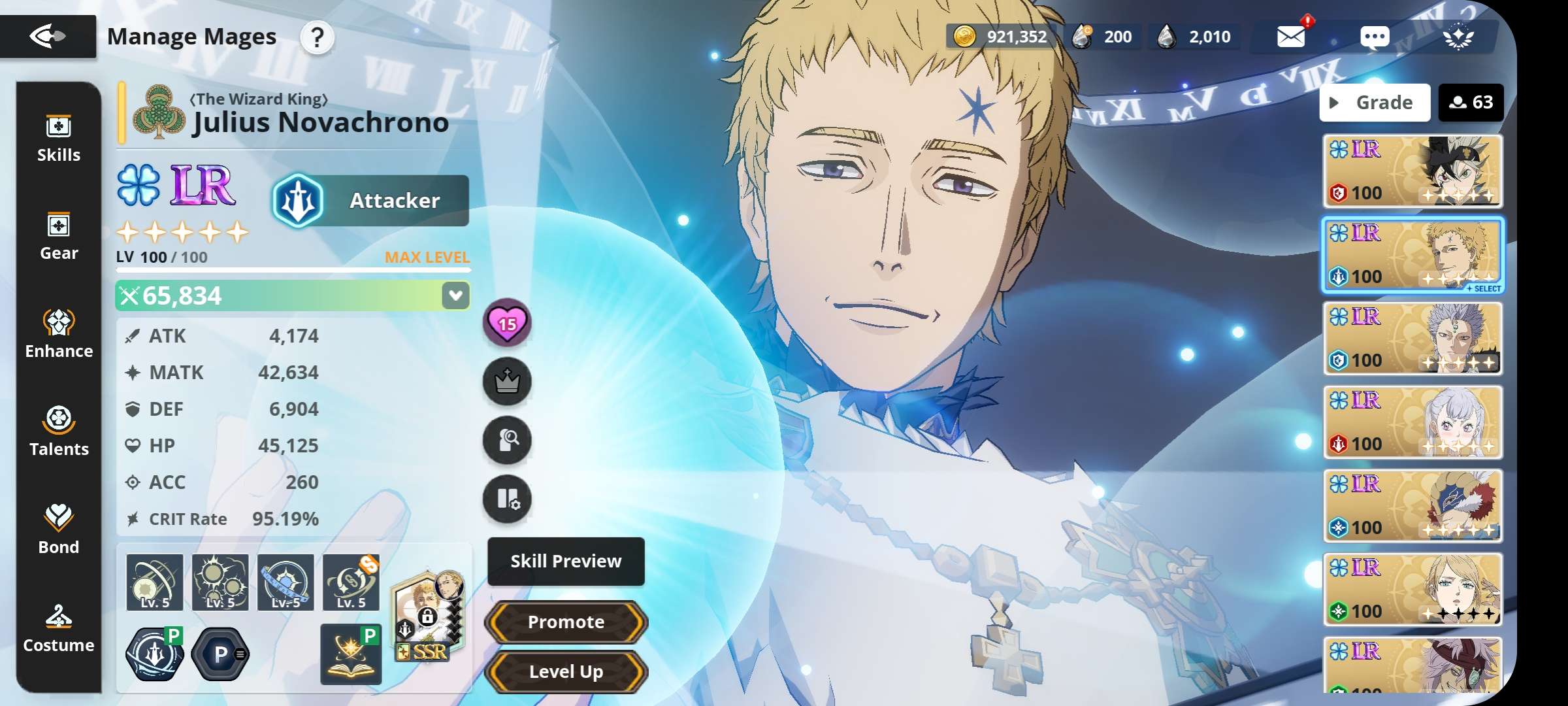Change the Grade sort order
The image size is (1568, 706).
1375,103
